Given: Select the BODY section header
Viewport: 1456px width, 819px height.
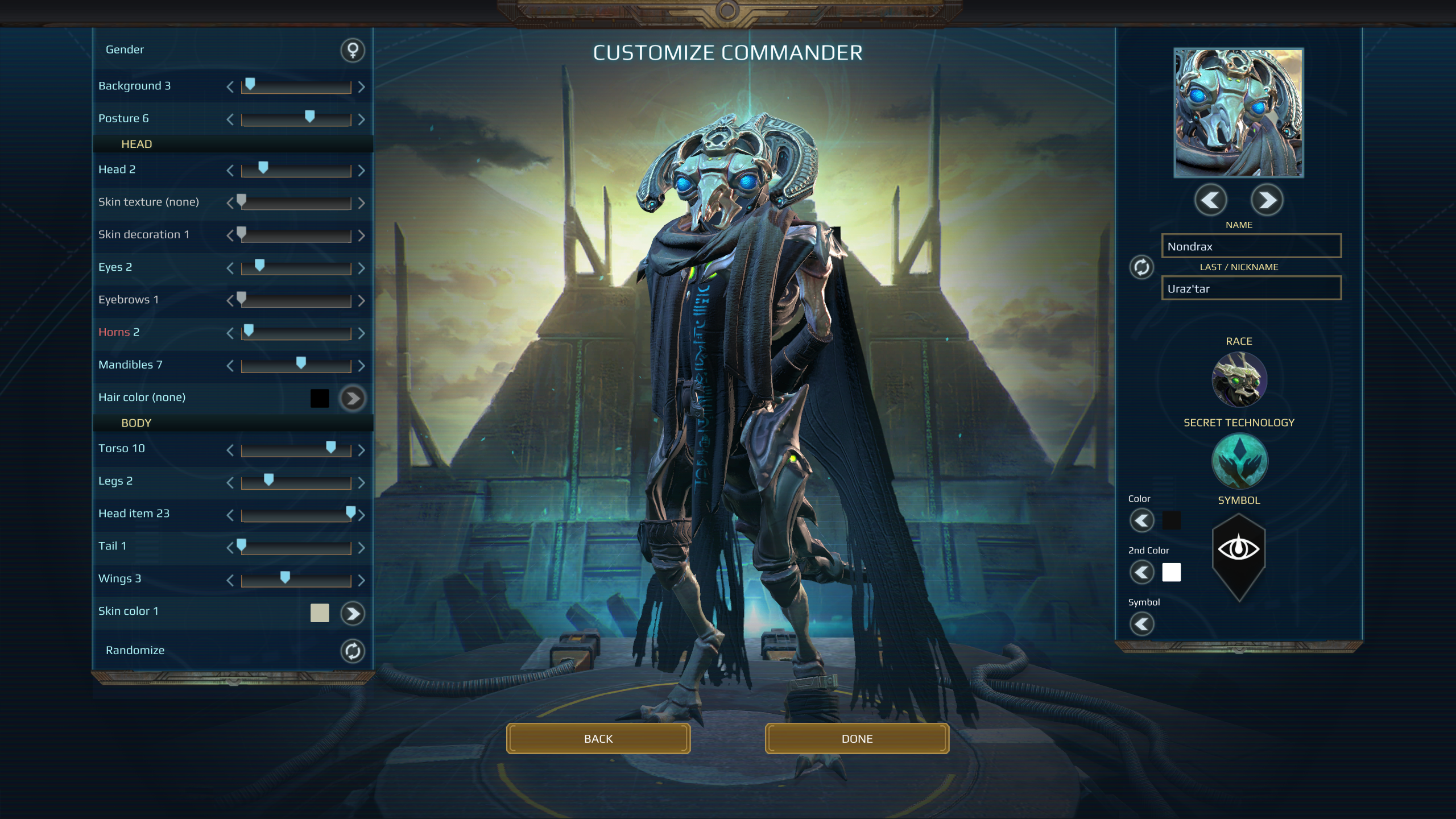Looking at the screenshot, I should (x=136, y=423).
